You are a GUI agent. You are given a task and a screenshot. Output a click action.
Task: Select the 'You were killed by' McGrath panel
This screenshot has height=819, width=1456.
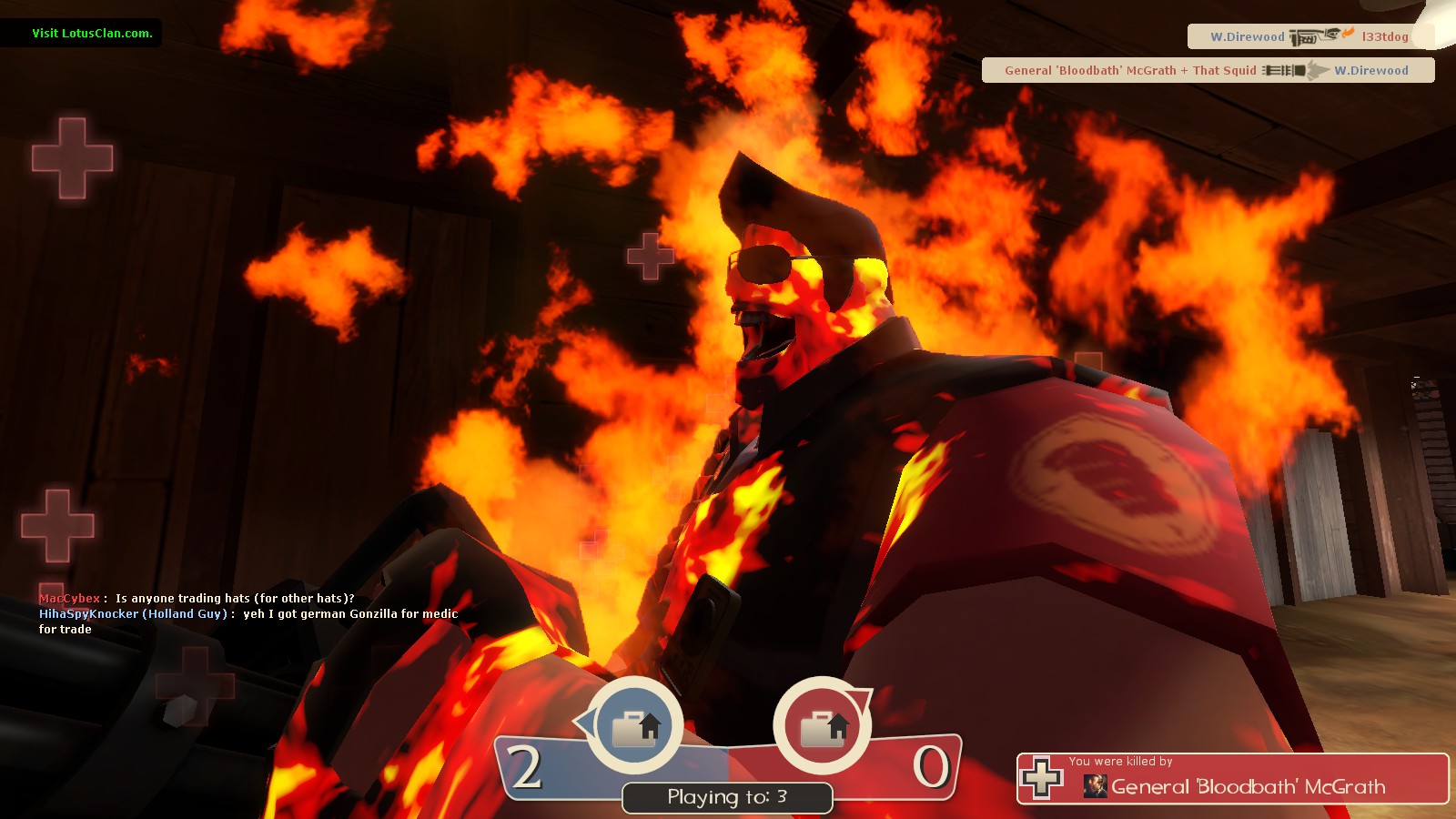pos(1232,779)
